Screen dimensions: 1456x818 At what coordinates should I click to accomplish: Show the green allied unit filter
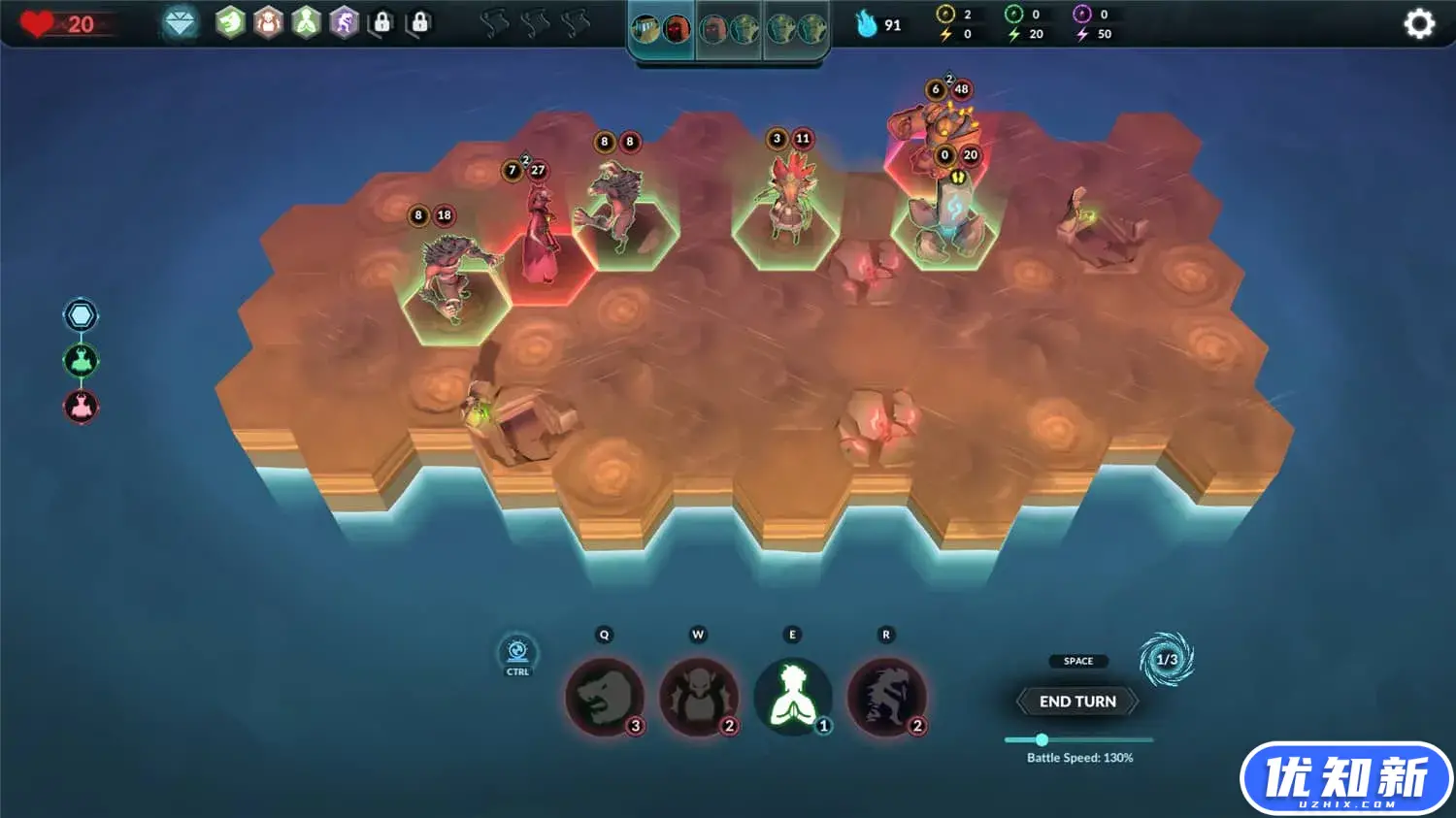coord(81,361)
